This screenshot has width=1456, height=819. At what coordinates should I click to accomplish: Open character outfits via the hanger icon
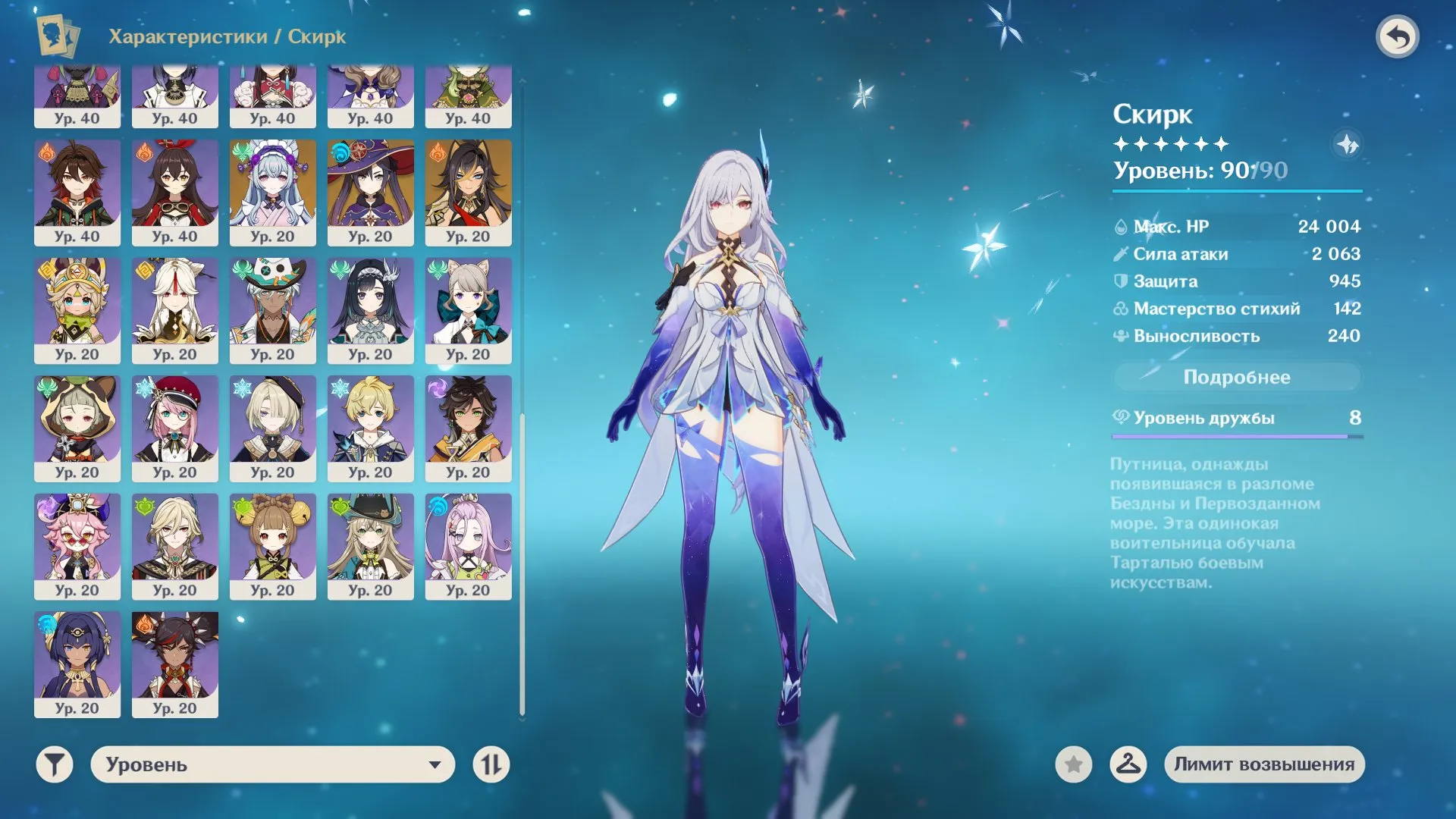(x=1129, y=765)
